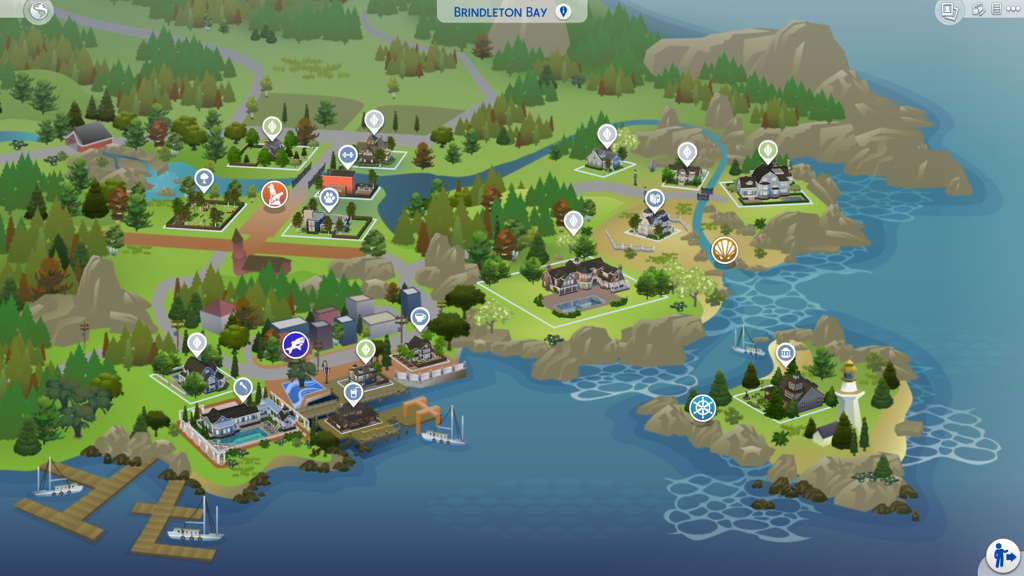
Task: Open the notebook list icon
Action: point(996,10)
